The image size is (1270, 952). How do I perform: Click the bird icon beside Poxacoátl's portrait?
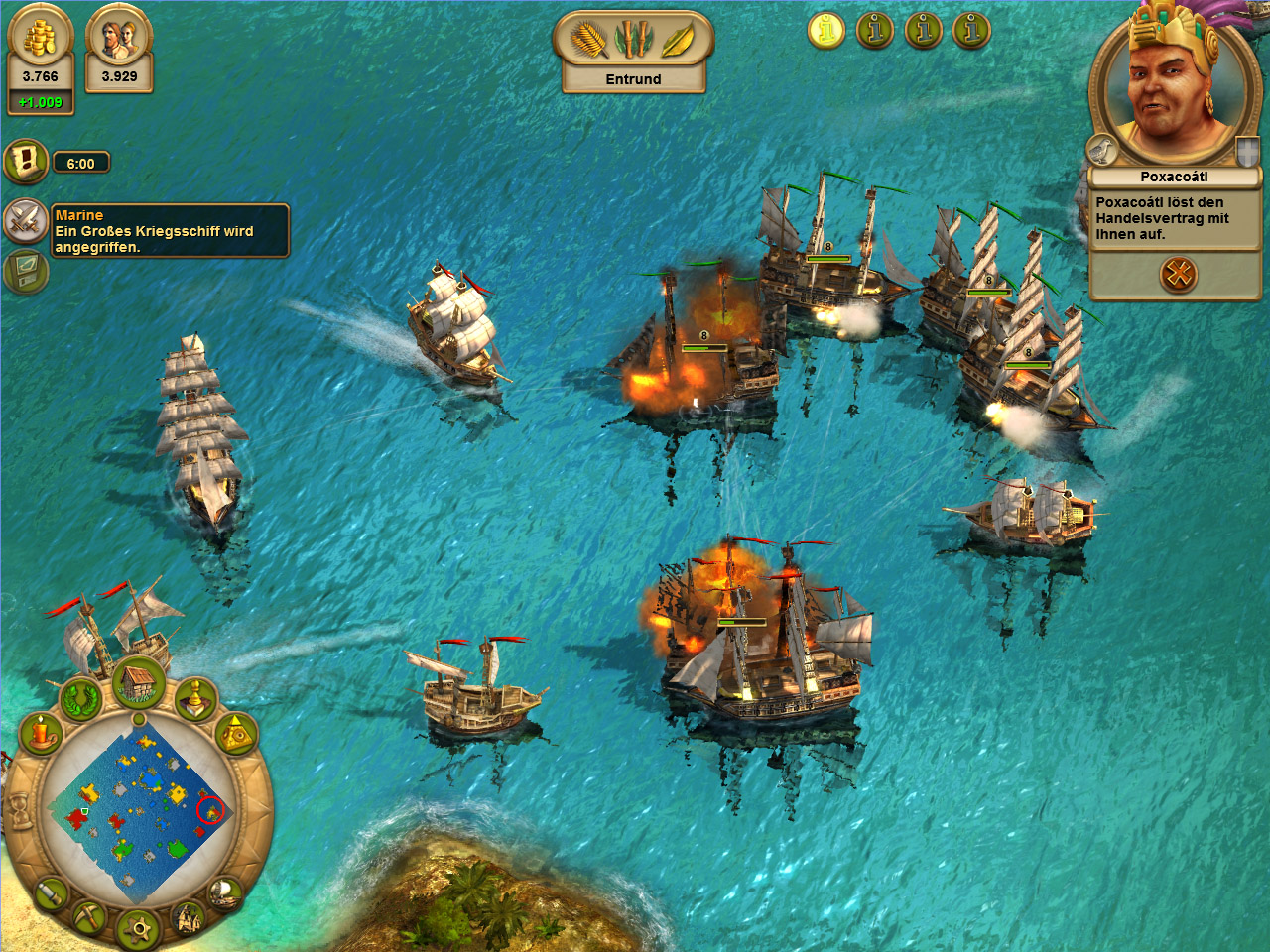point(1102,151)
